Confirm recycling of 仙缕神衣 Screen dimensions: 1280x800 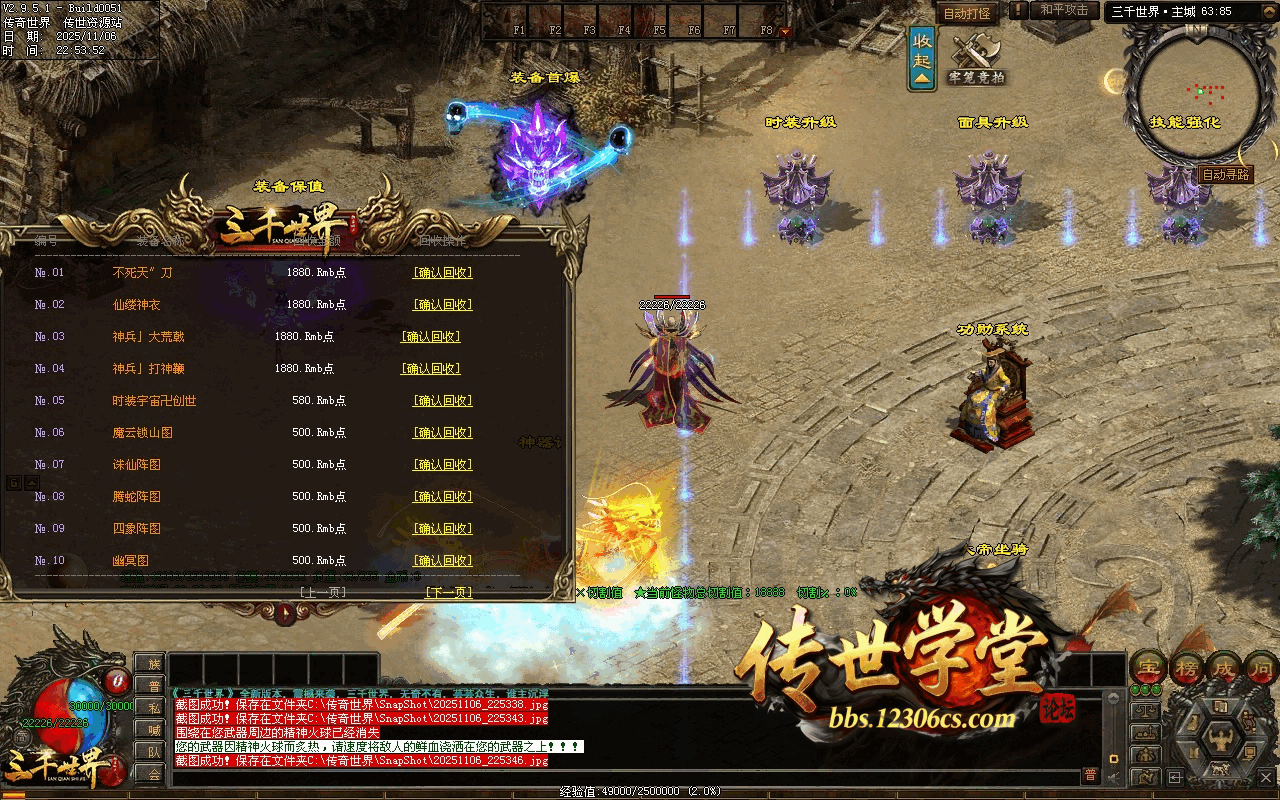[442, 305]
